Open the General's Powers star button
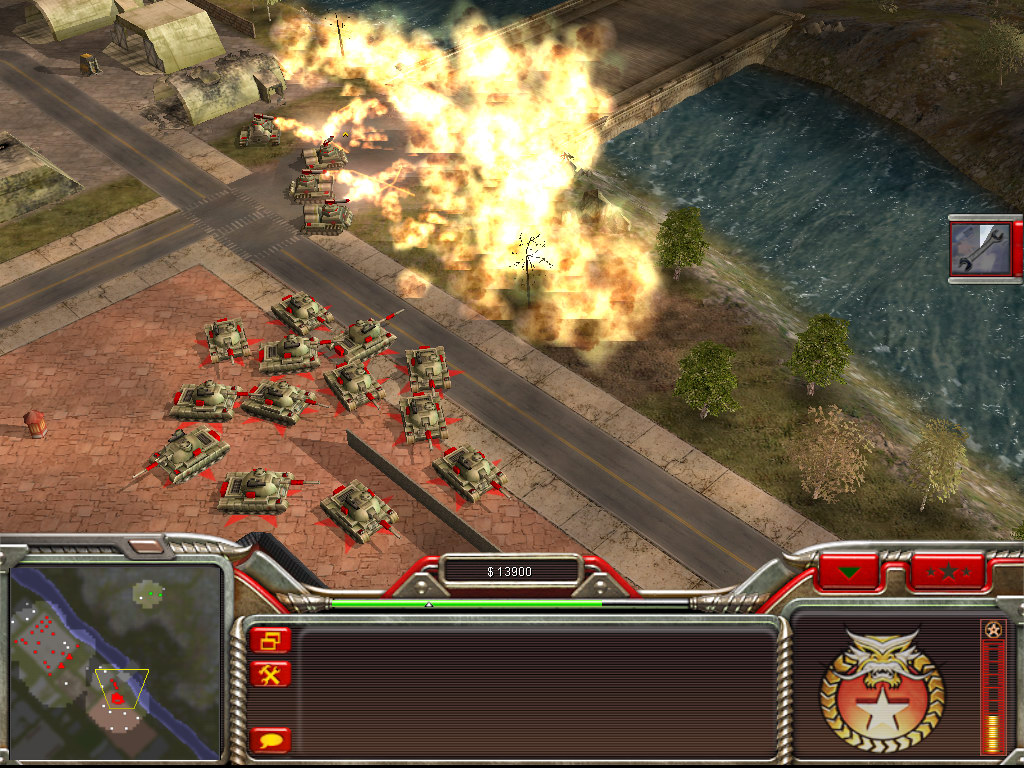This screenshot has height=768, width=1024. (945, 572)
